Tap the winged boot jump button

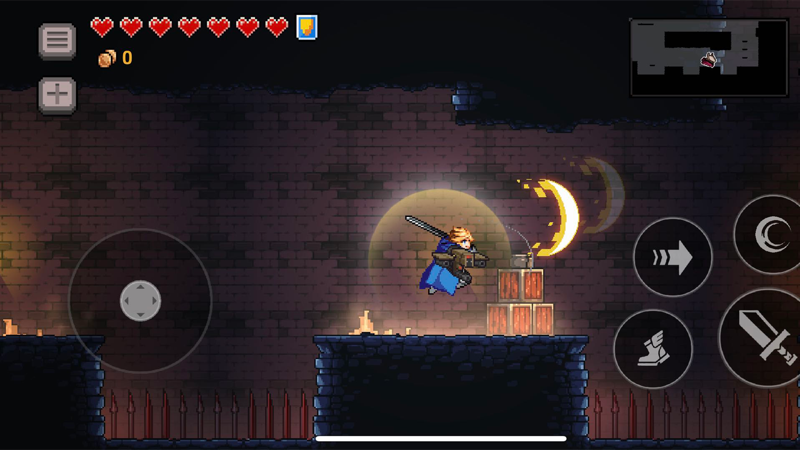click(652, 349)
